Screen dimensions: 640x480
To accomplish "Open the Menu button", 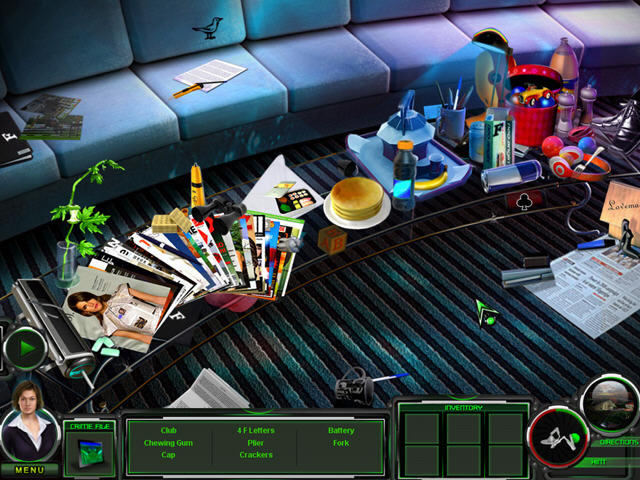I will (28, 469).
